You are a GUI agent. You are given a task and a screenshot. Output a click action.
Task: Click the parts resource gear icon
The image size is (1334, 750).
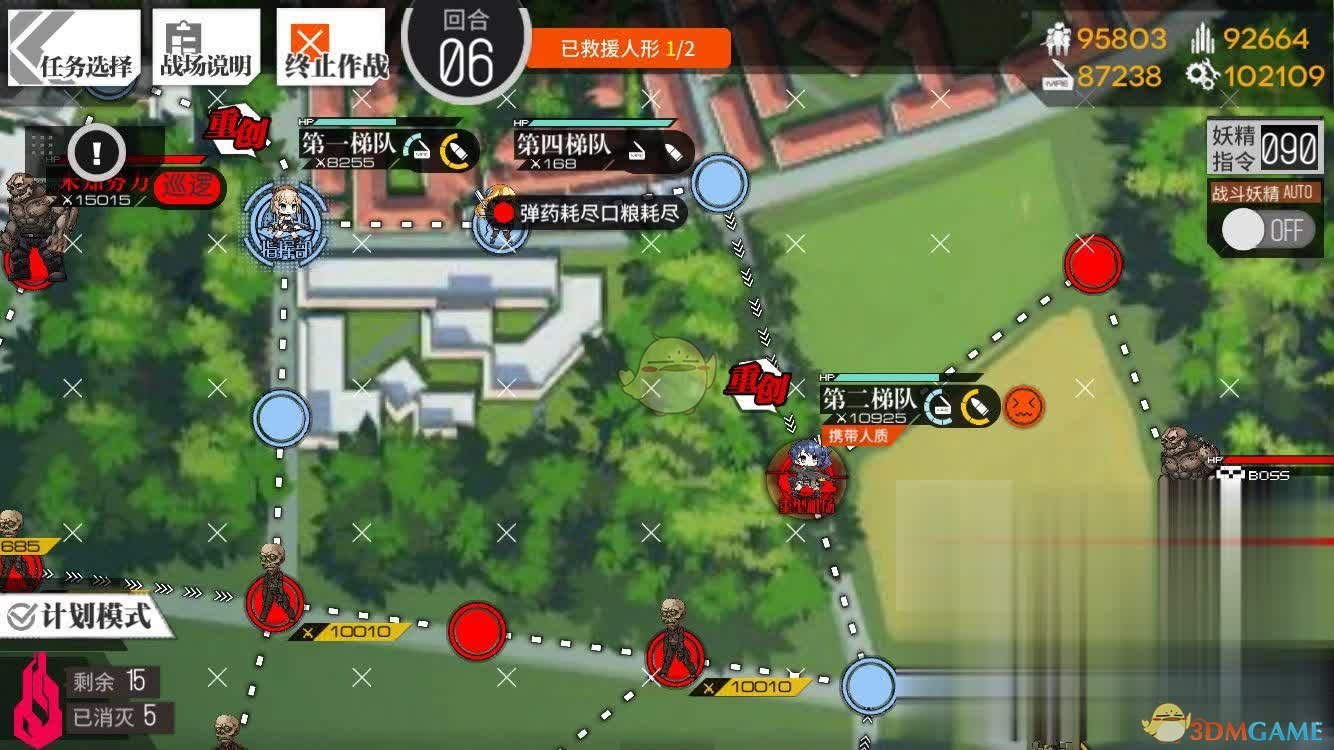1203,73
